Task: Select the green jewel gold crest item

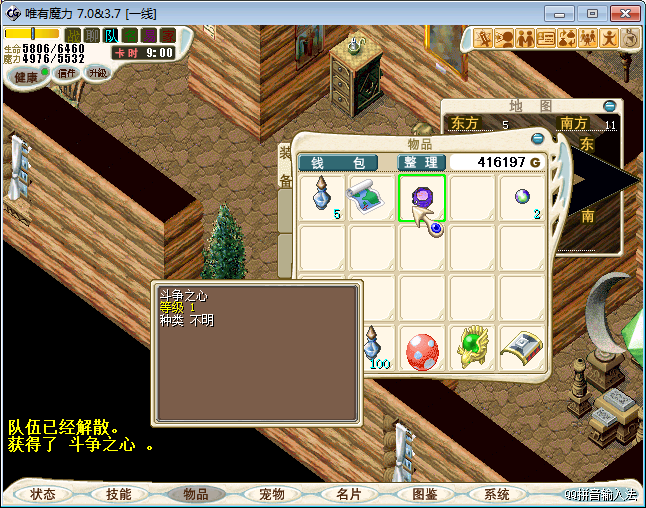Action: click(472, 347)
